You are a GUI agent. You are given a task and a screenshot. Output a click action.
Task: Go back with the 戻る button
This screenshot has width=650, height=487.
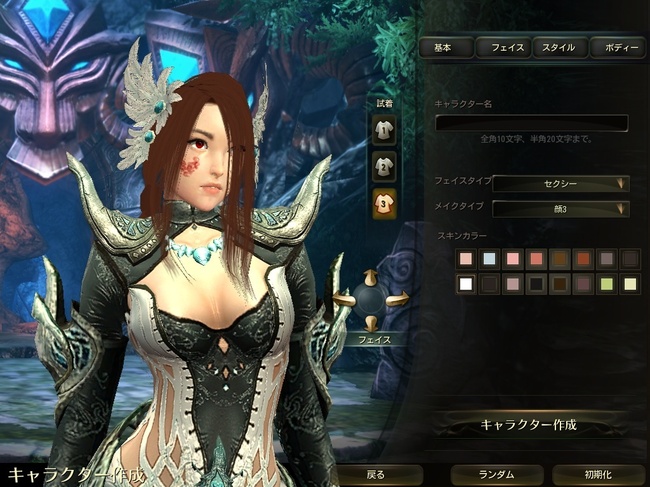375,474
